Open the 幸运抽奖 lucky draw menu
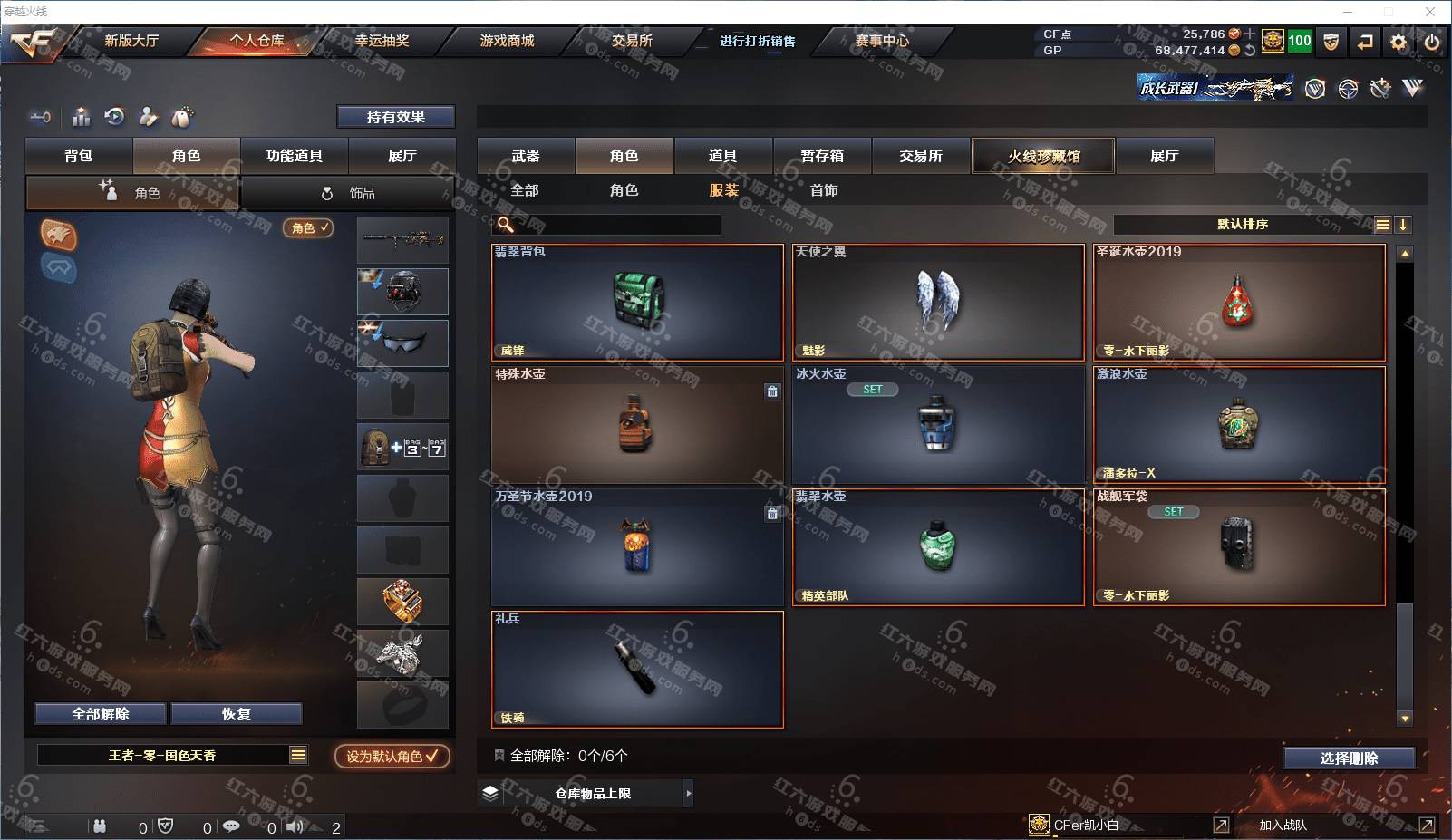The image size is (1452, 840). (x=382, y=41)
